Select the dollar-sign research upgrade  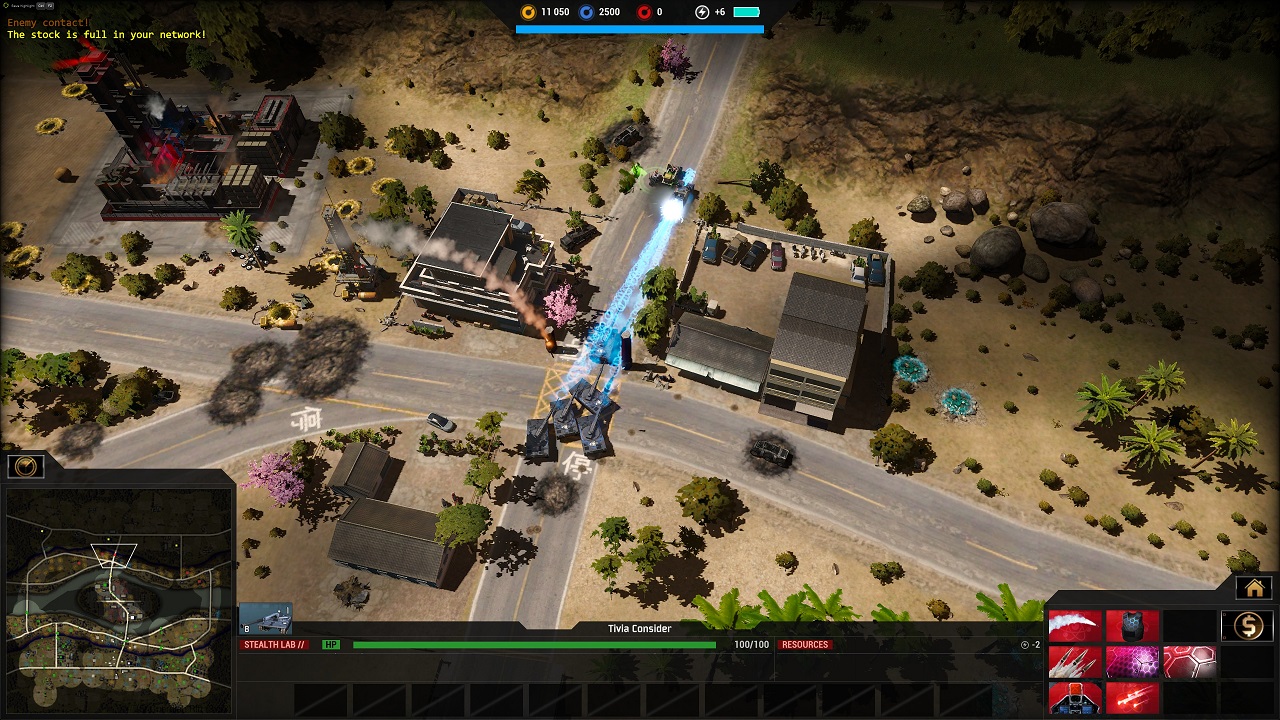(1246, 625)
